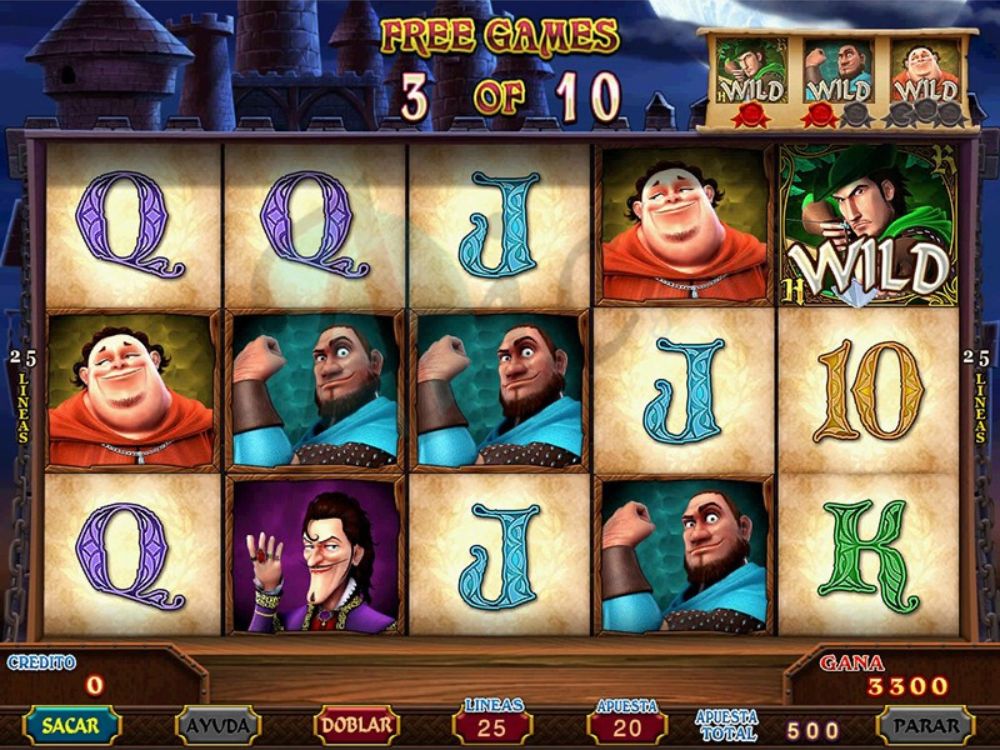The image size is (1000, 750).
Task: Adjust the APUESTA bet of 20
Action: [x=627, y=726]
